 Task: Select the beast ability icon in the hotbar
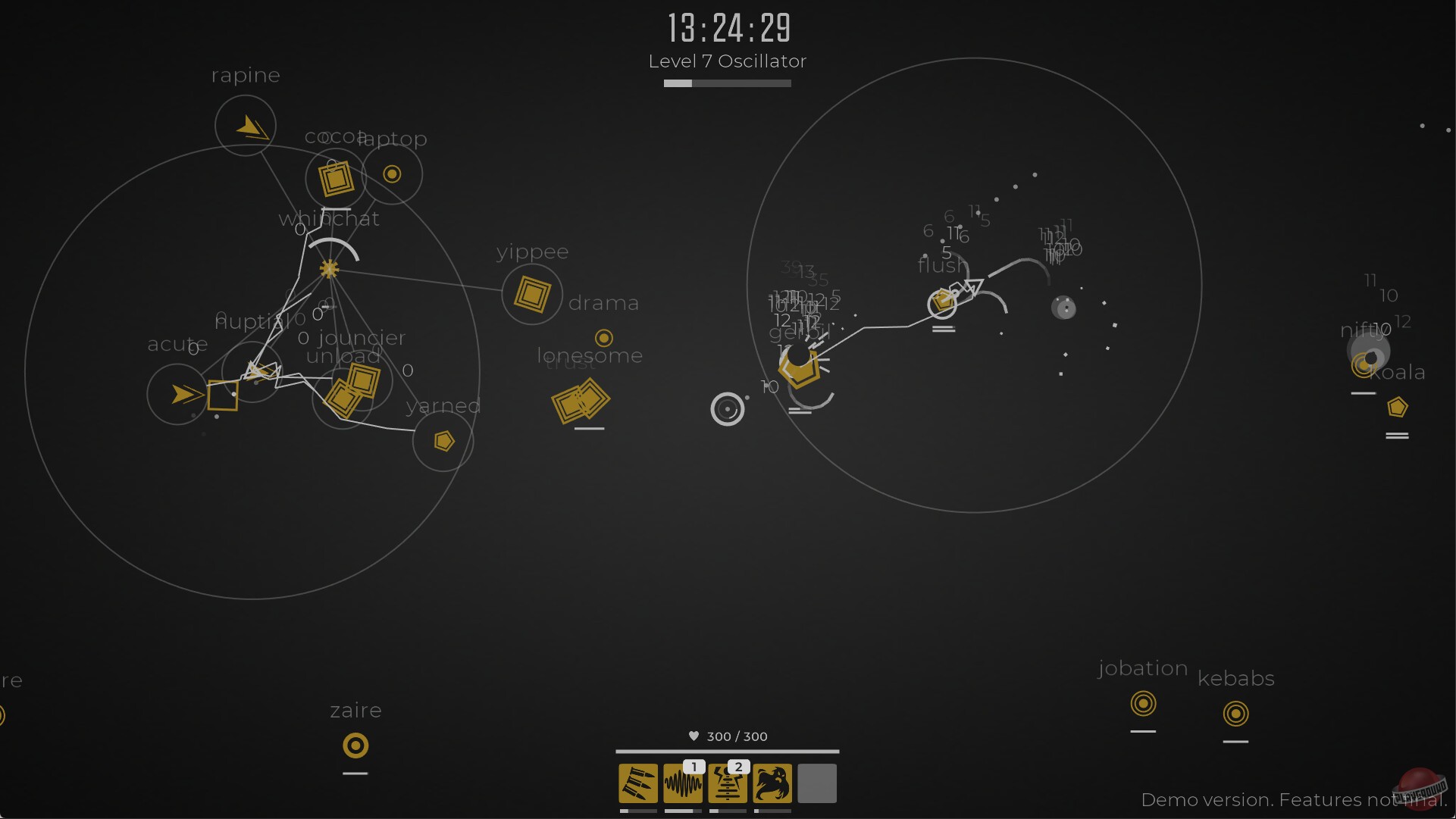click(x=772, y=783)
